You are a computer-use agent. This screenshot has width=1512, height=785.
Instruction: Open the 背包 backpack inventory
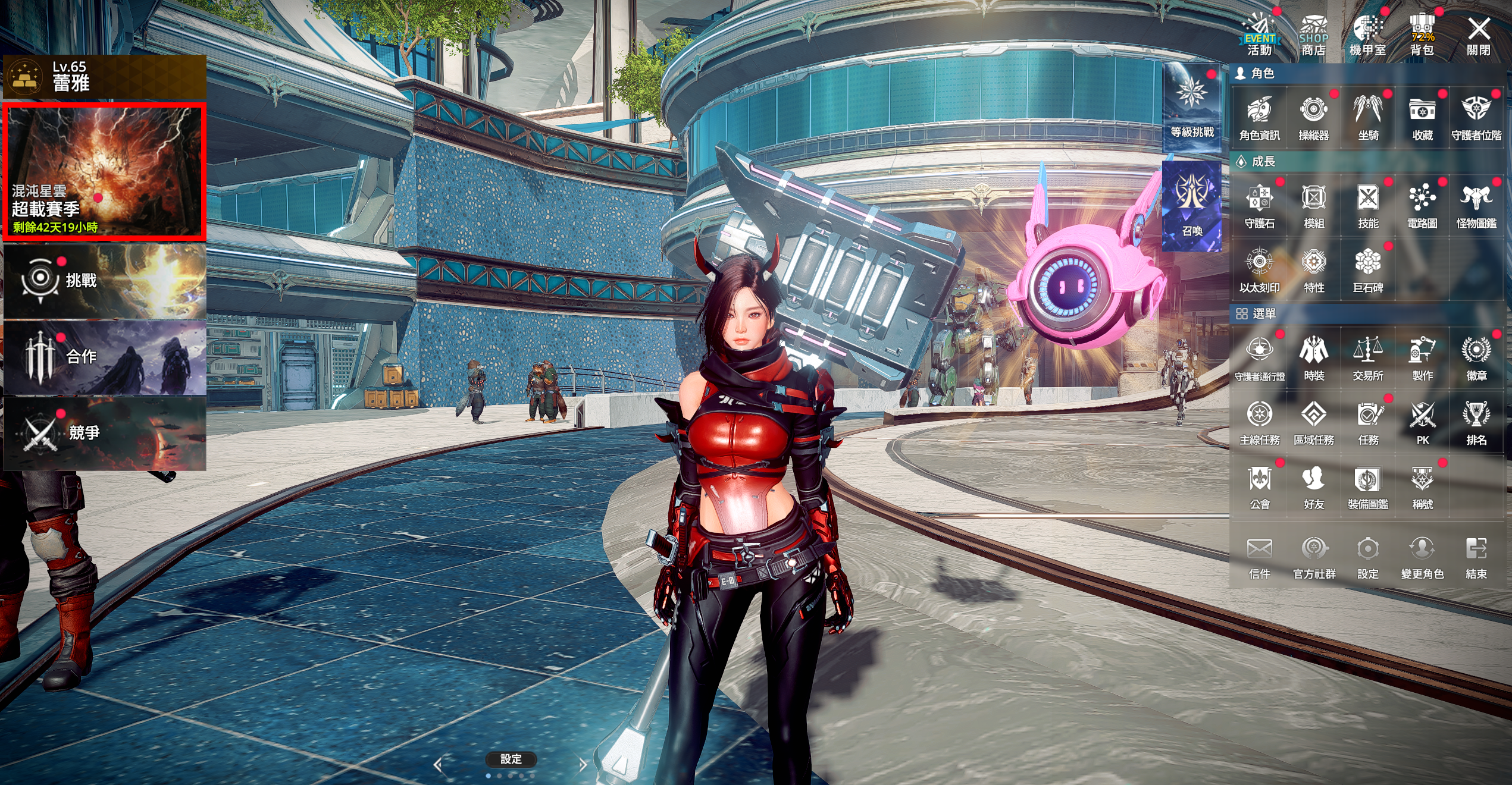coord(1422,36)
